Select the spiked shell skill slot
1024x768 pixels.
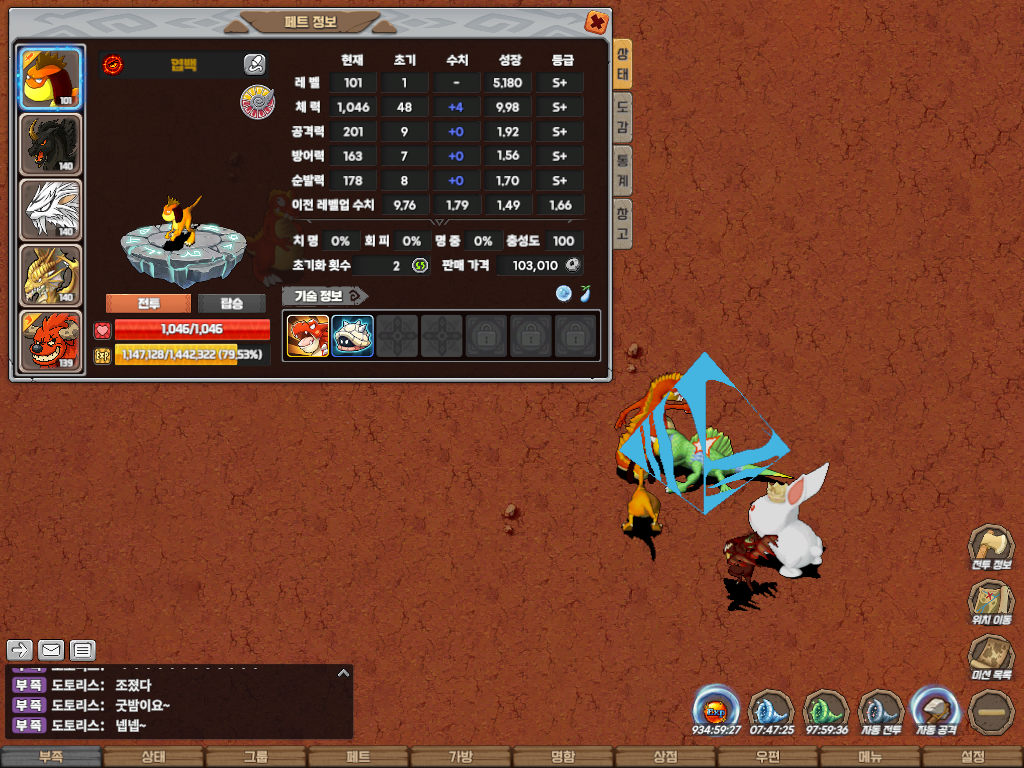pos(352,336)
